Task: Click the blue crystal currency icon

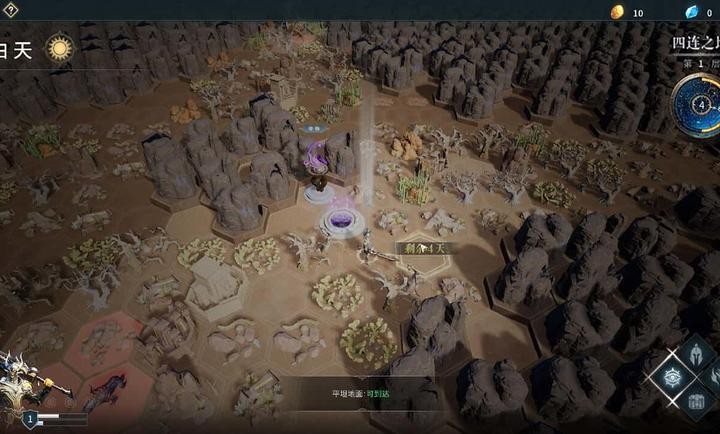Action: click(690, 12)
